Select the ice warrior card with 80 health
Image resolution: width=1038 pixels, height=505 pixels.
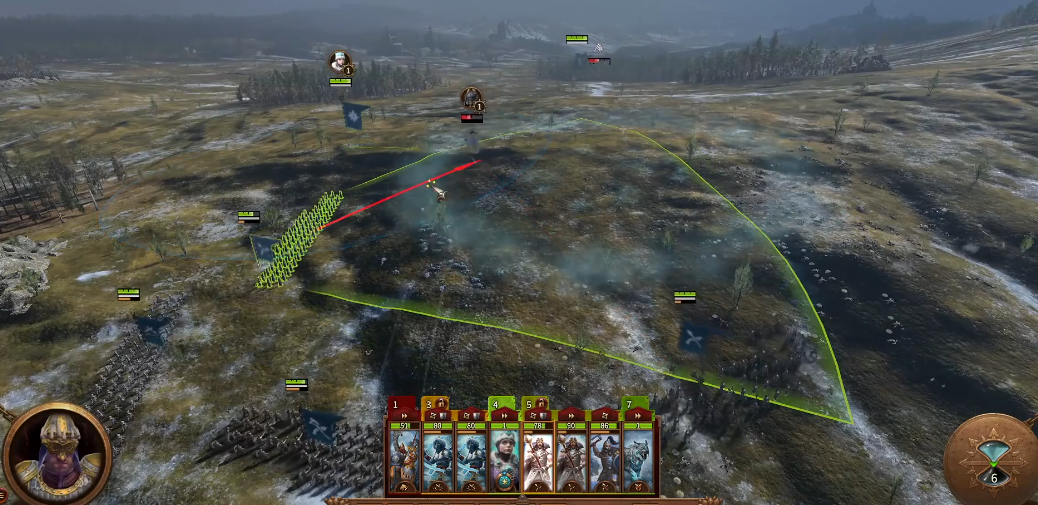click(x=437, y=458)
